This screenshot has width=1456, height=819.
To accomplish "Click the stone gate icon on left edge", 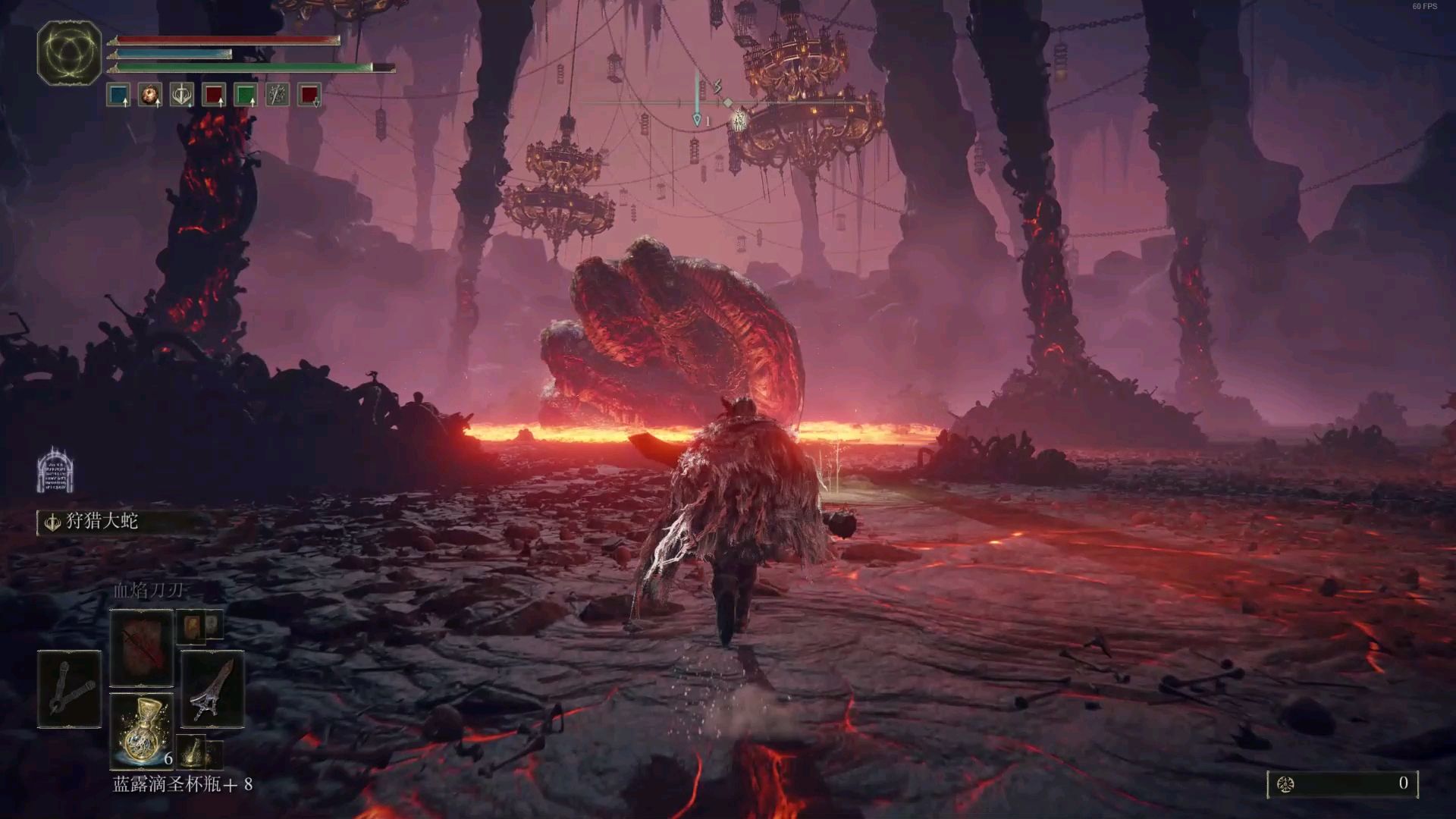I will tap(55, 470).
